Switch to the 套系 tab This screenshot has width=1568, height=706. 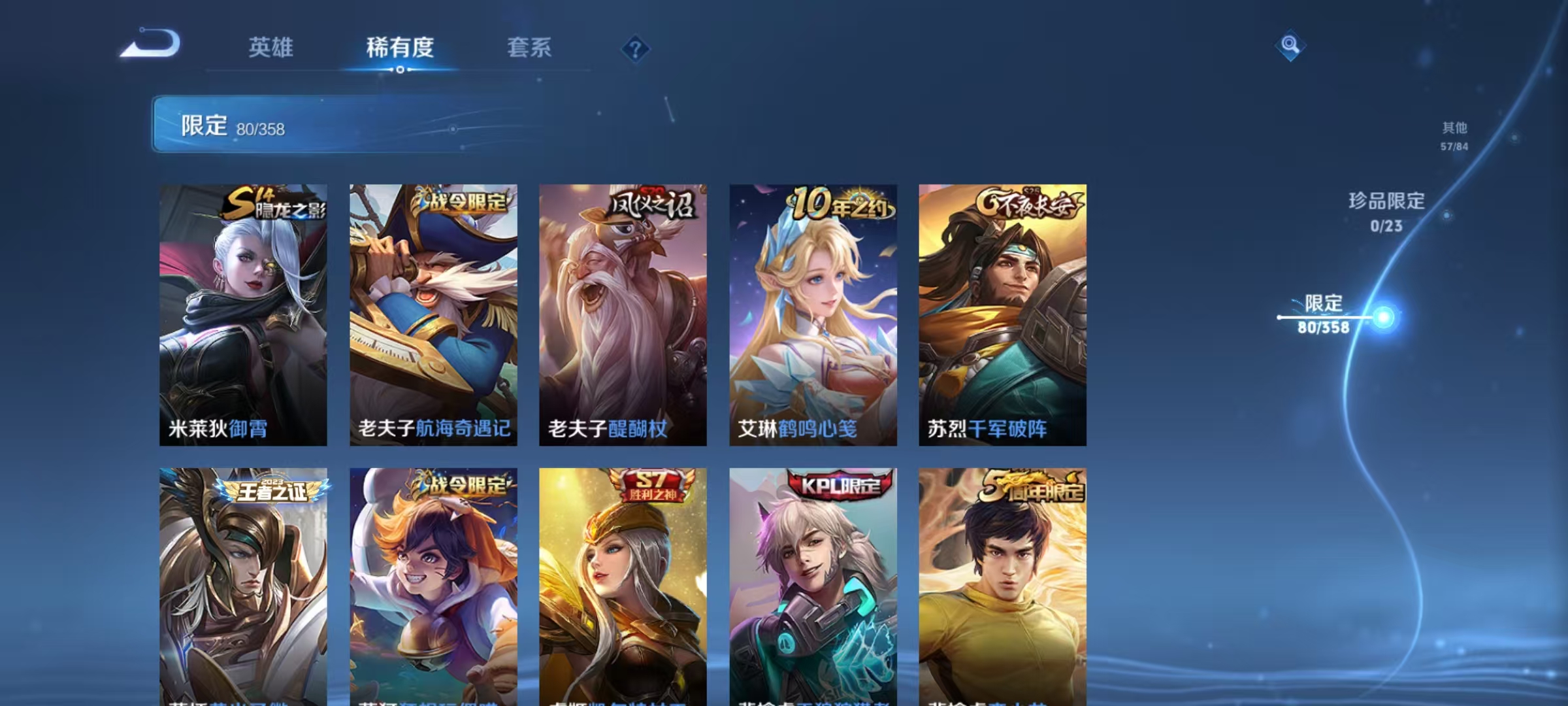click(529, 48)
